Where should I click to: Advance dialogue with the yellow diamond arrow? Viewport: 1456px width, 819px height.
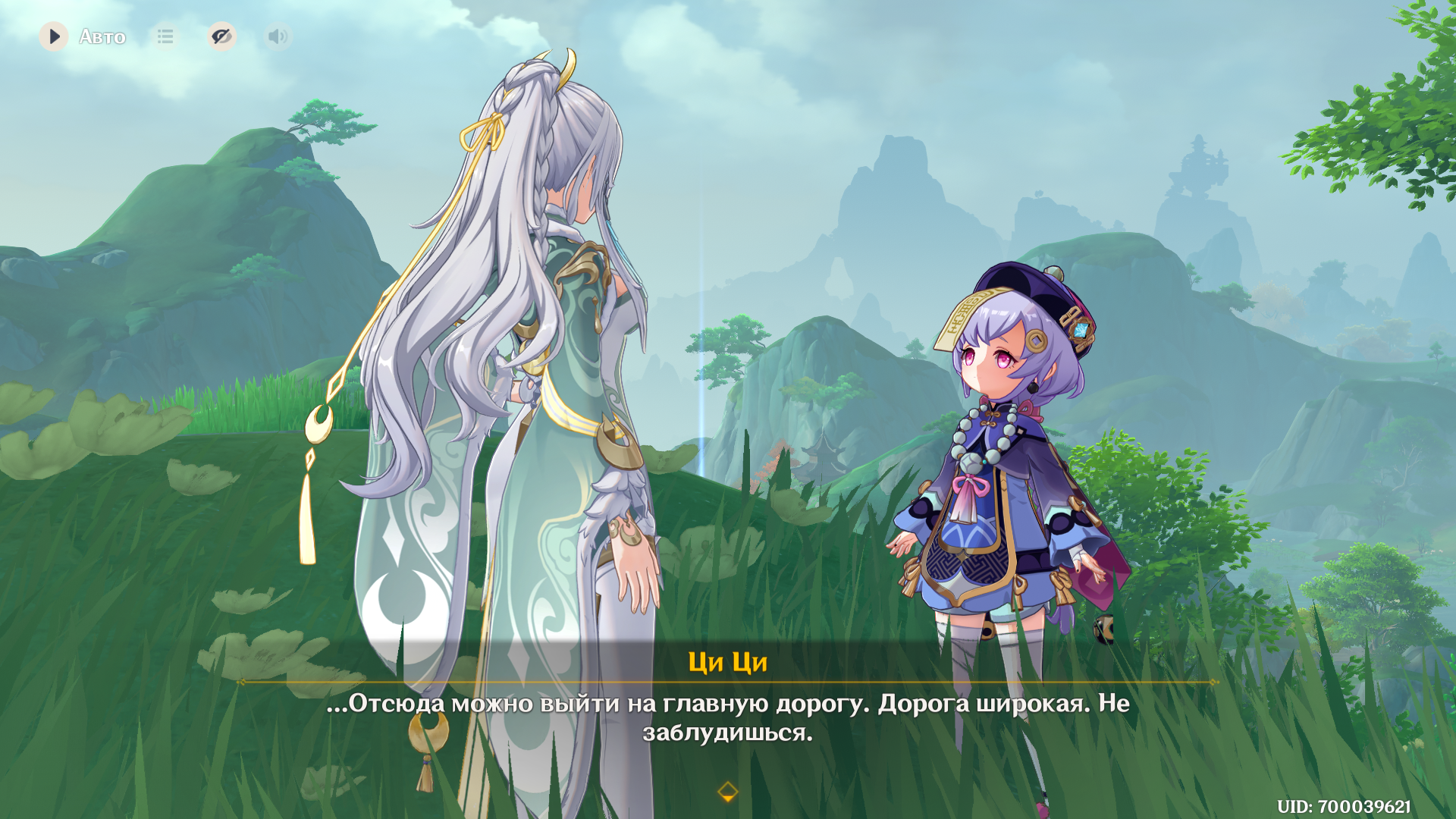727,792
